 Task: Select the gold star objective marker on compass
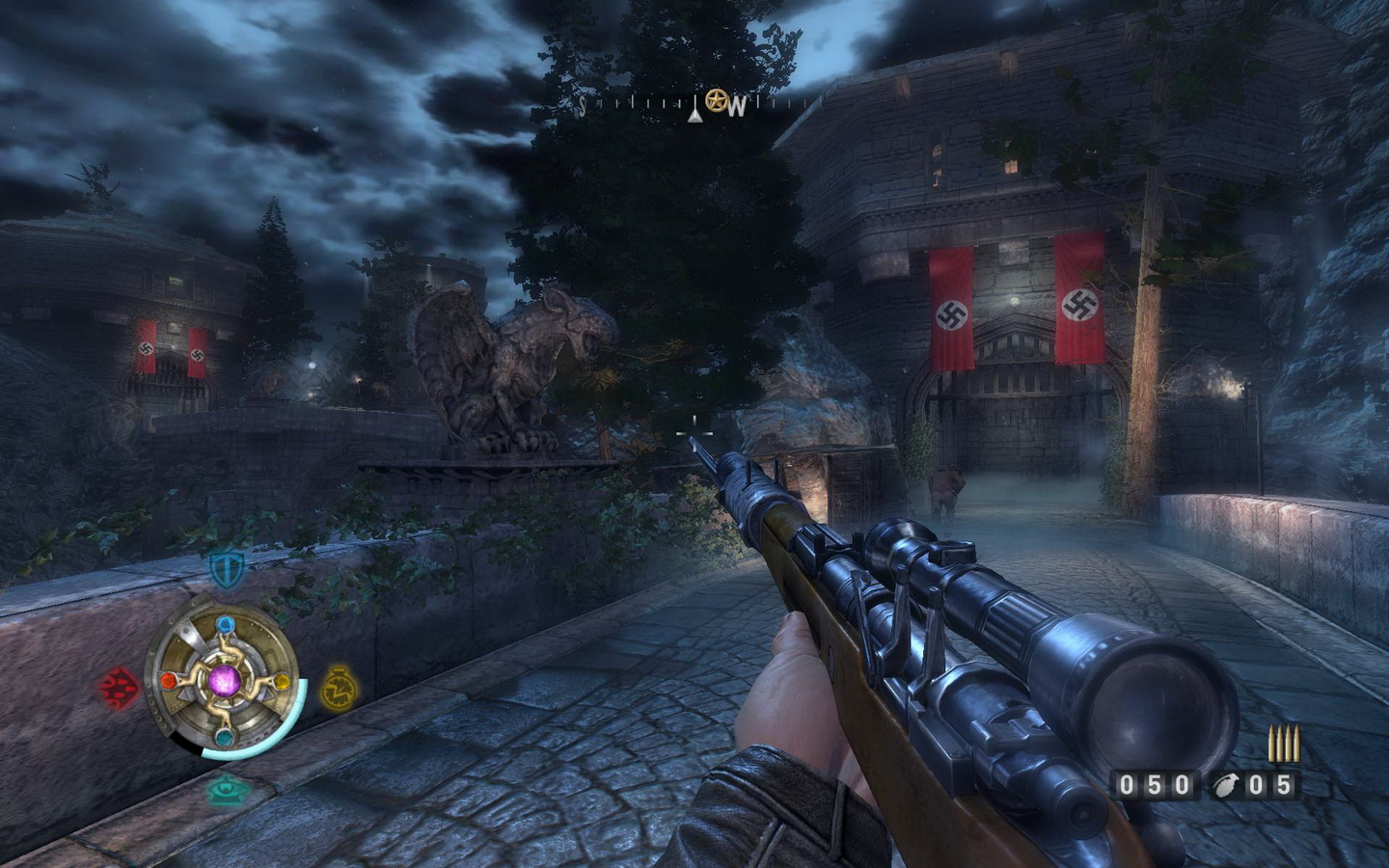click(716, 99)
